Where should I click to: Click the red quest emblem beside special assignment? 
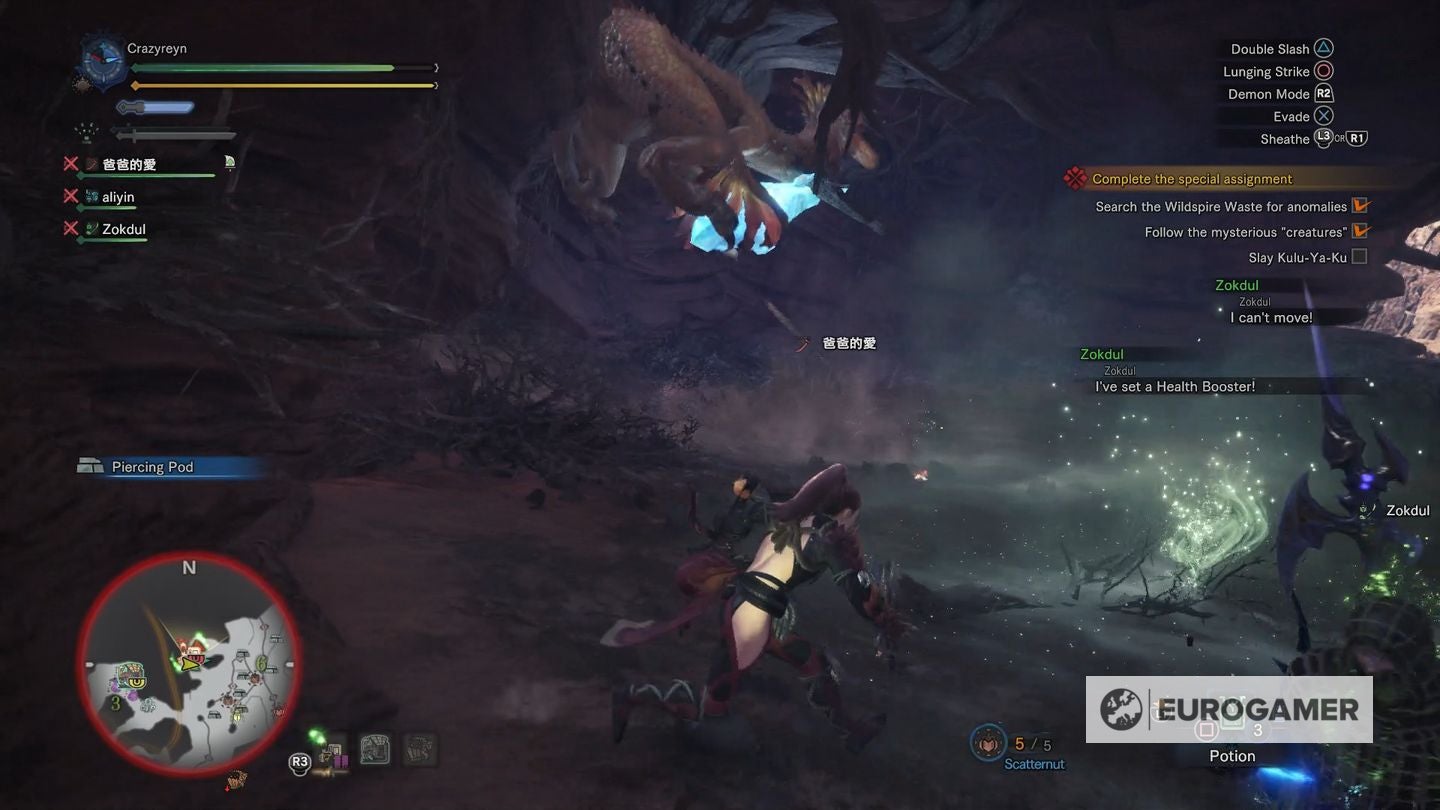click(x=1075, y=178)
